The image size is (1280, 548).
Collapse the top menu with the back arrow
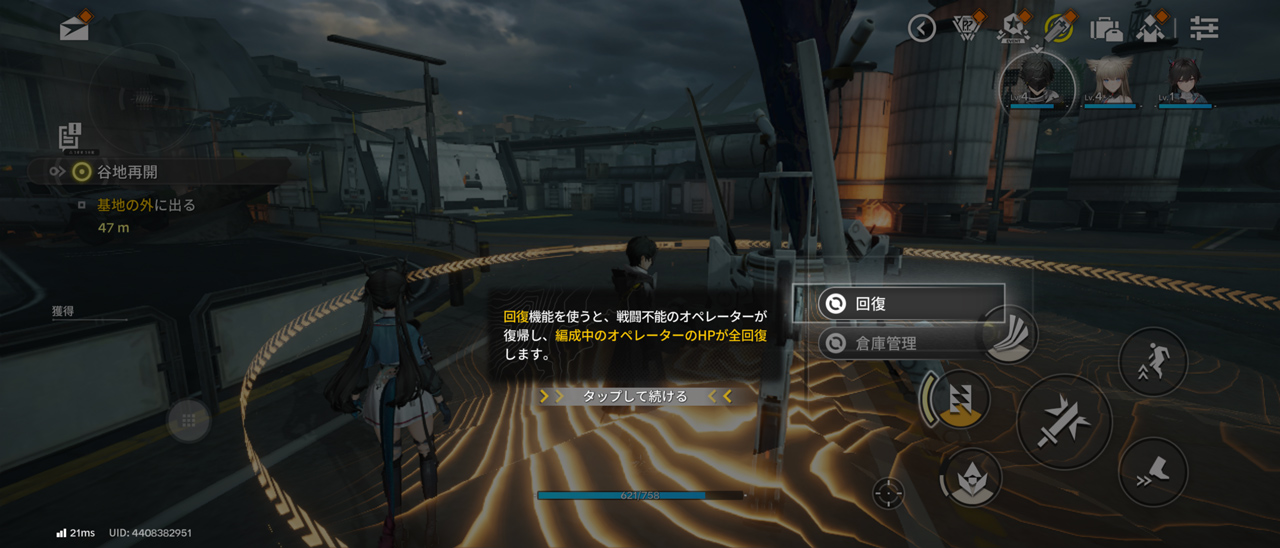coord(922,28)
